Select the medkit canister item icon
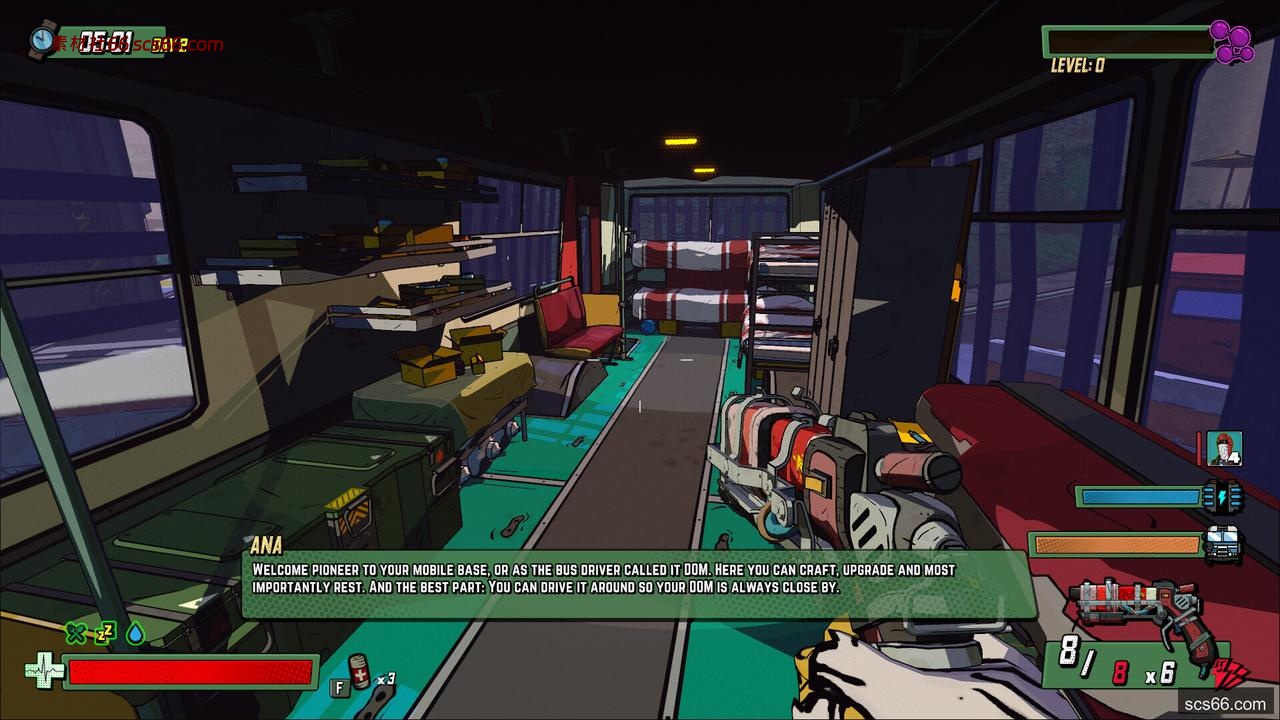The height and width of the screenshot is (720, 1280). [x=359, y=671]
